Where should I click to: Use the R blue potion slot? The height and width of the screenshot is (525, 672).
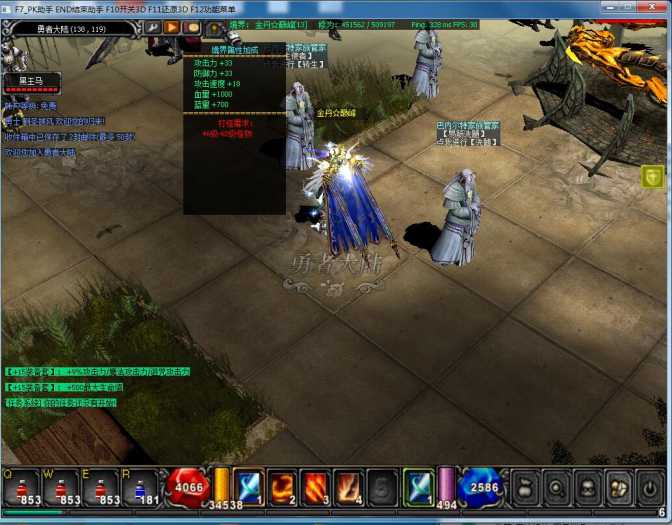140,487
